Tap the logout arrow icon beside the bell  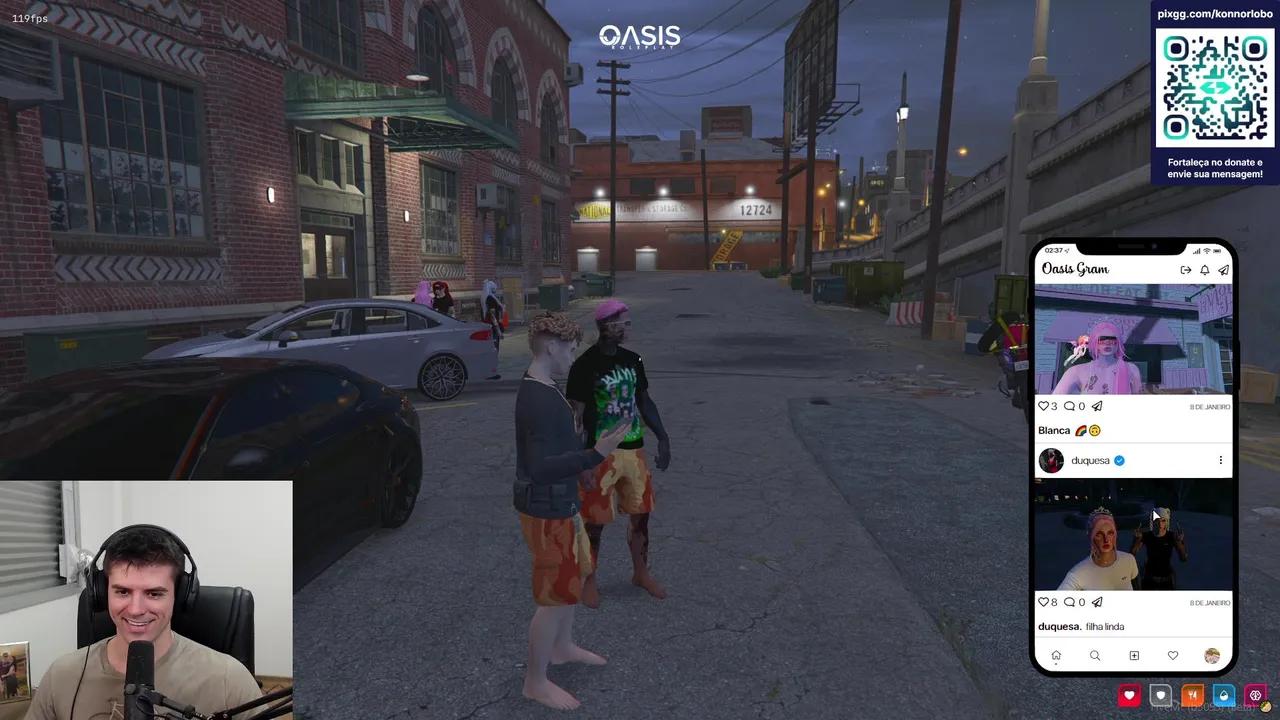click(x=1186, y=269)
